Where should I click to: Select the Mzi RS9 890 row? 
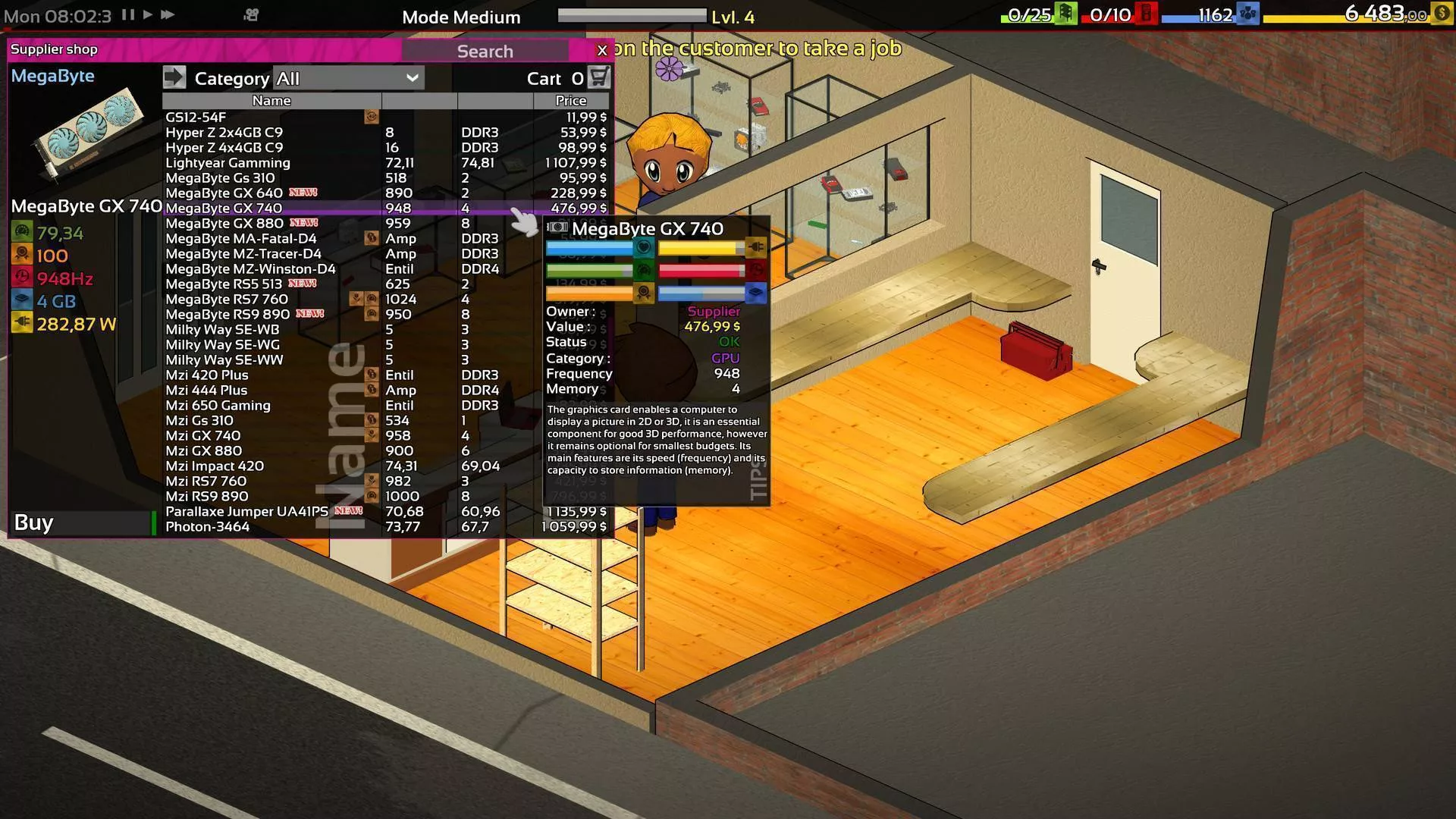[206, 497]
